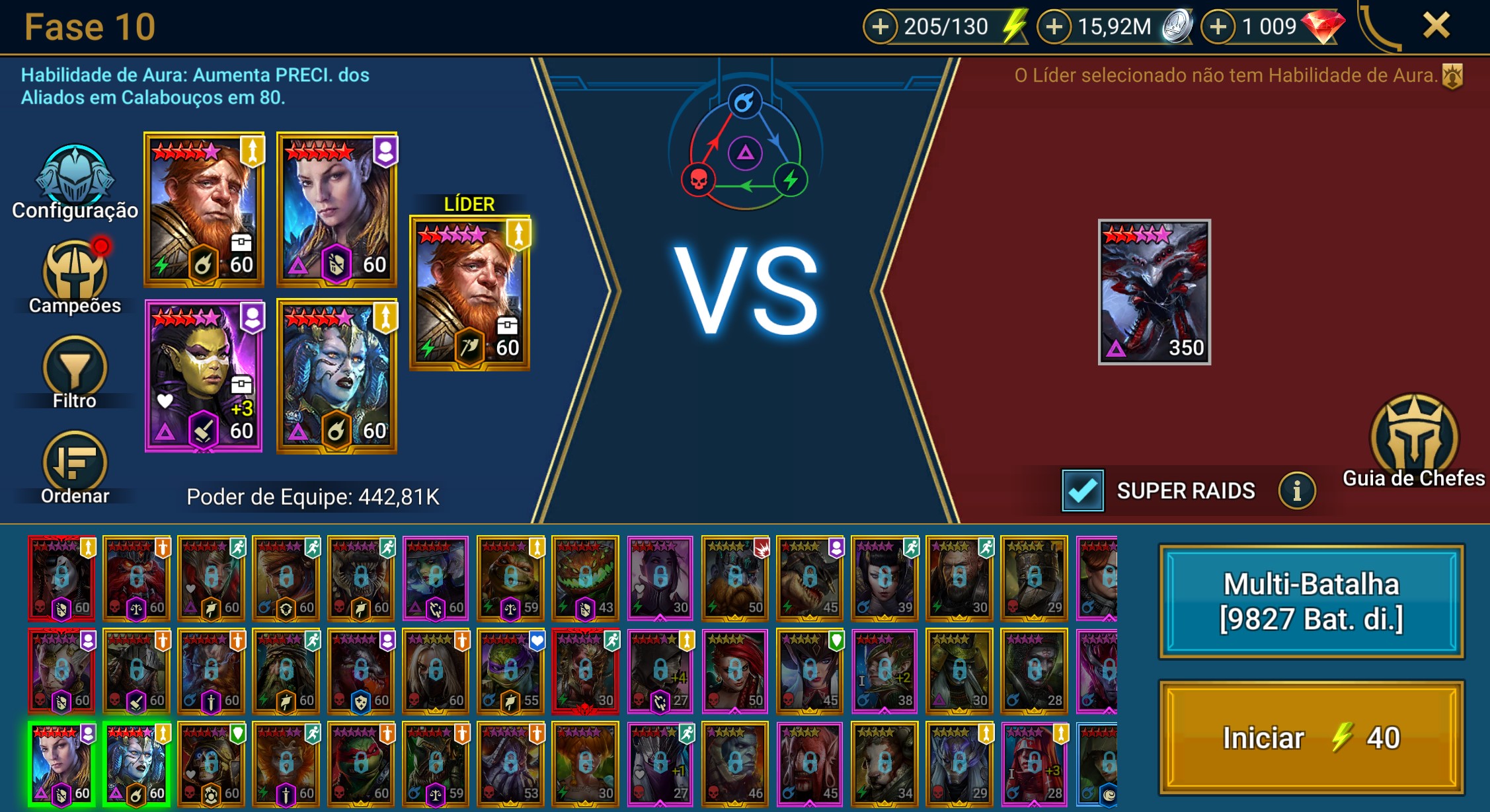Open the Multi-Batalha option
Viewport: 1490px width, 812px height.
click(1311, 601)
